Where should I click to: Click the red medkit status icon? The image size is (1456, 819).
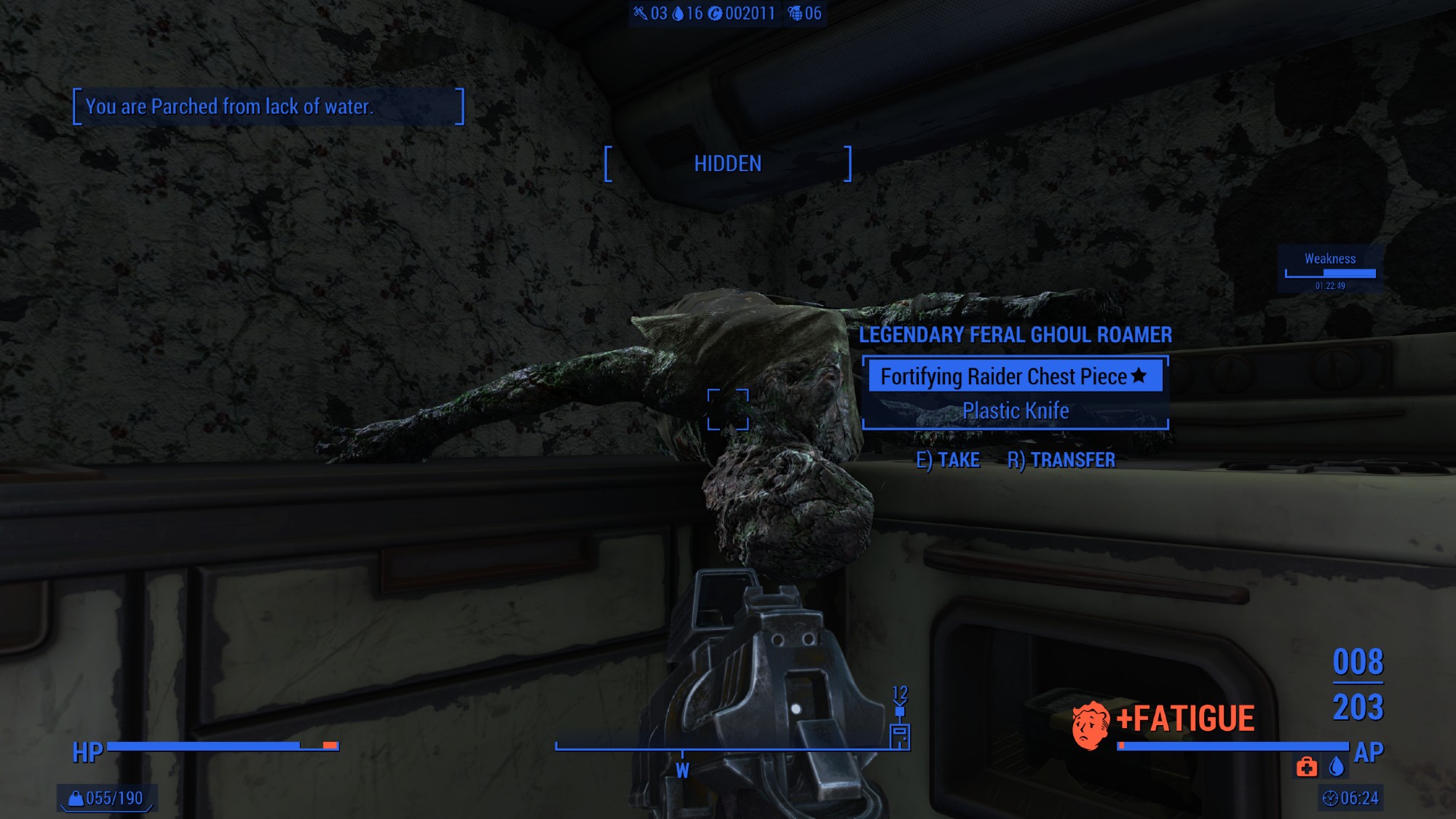[x=1306, y=767]
